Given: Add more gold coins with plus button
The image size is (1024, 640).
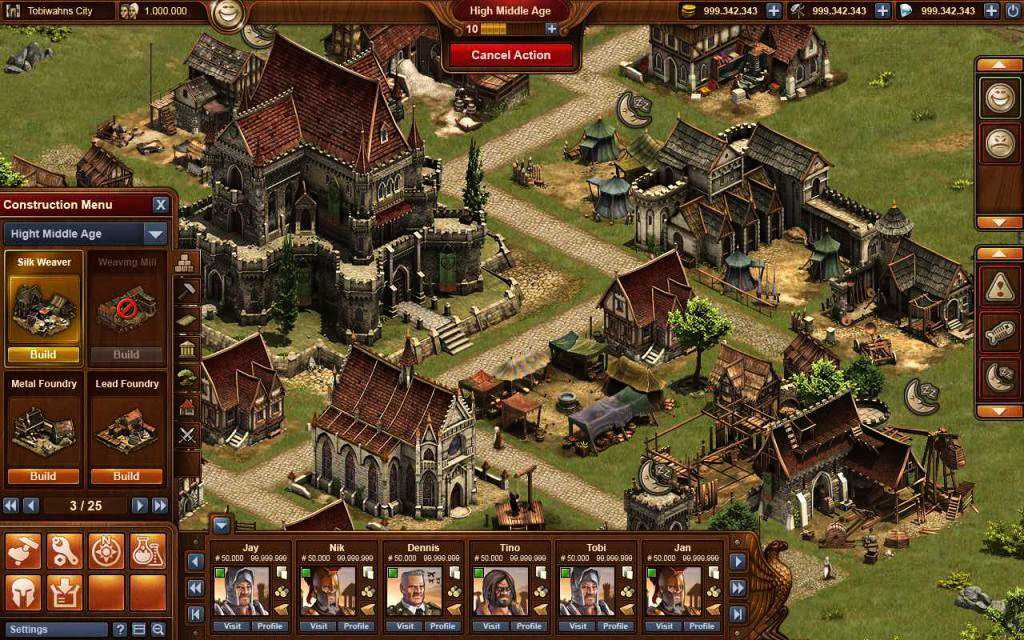Looking at the screenshot, I should pos(774,11).
